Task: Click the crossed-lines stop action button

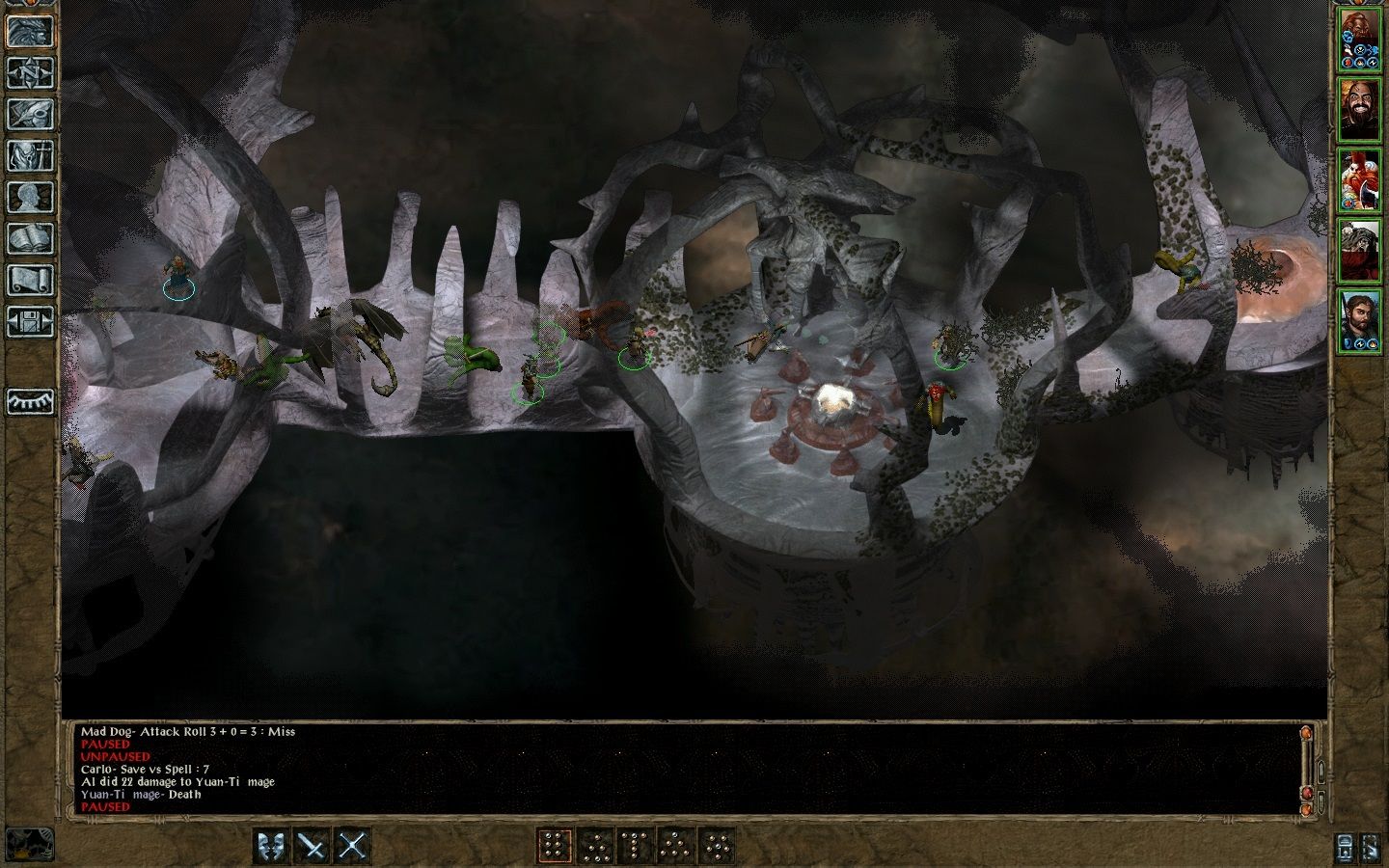Action: (353, 846)
